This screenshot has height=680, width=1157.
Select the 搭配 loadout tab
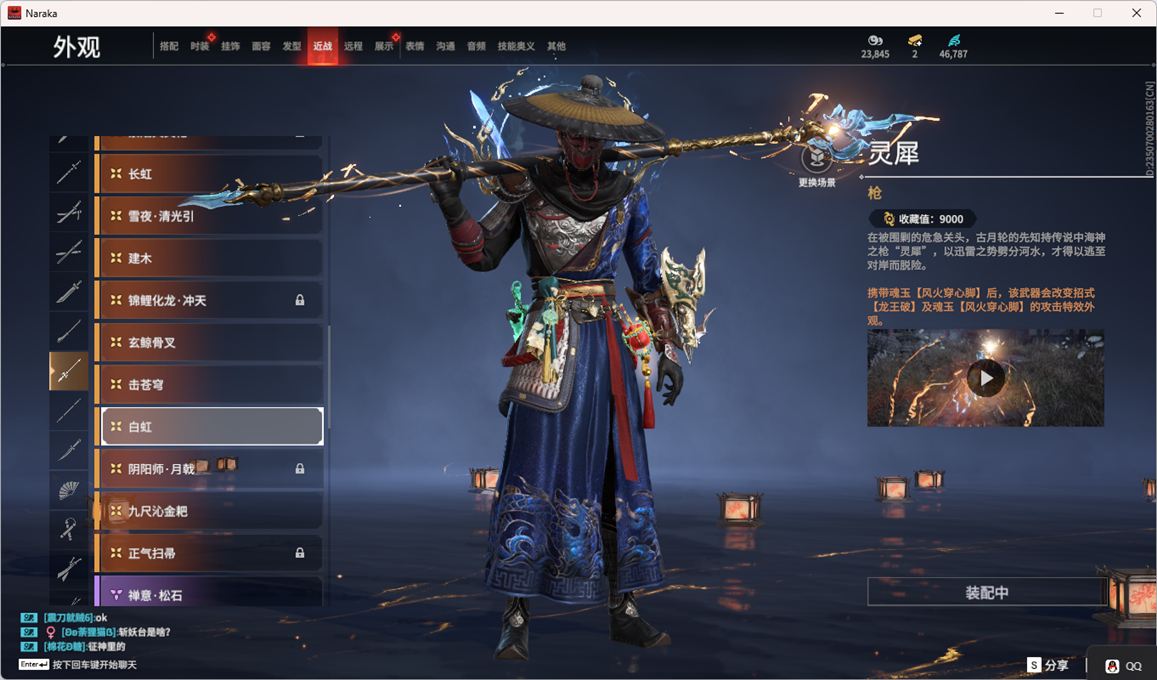pyautogui.click(x=169, y=46)
